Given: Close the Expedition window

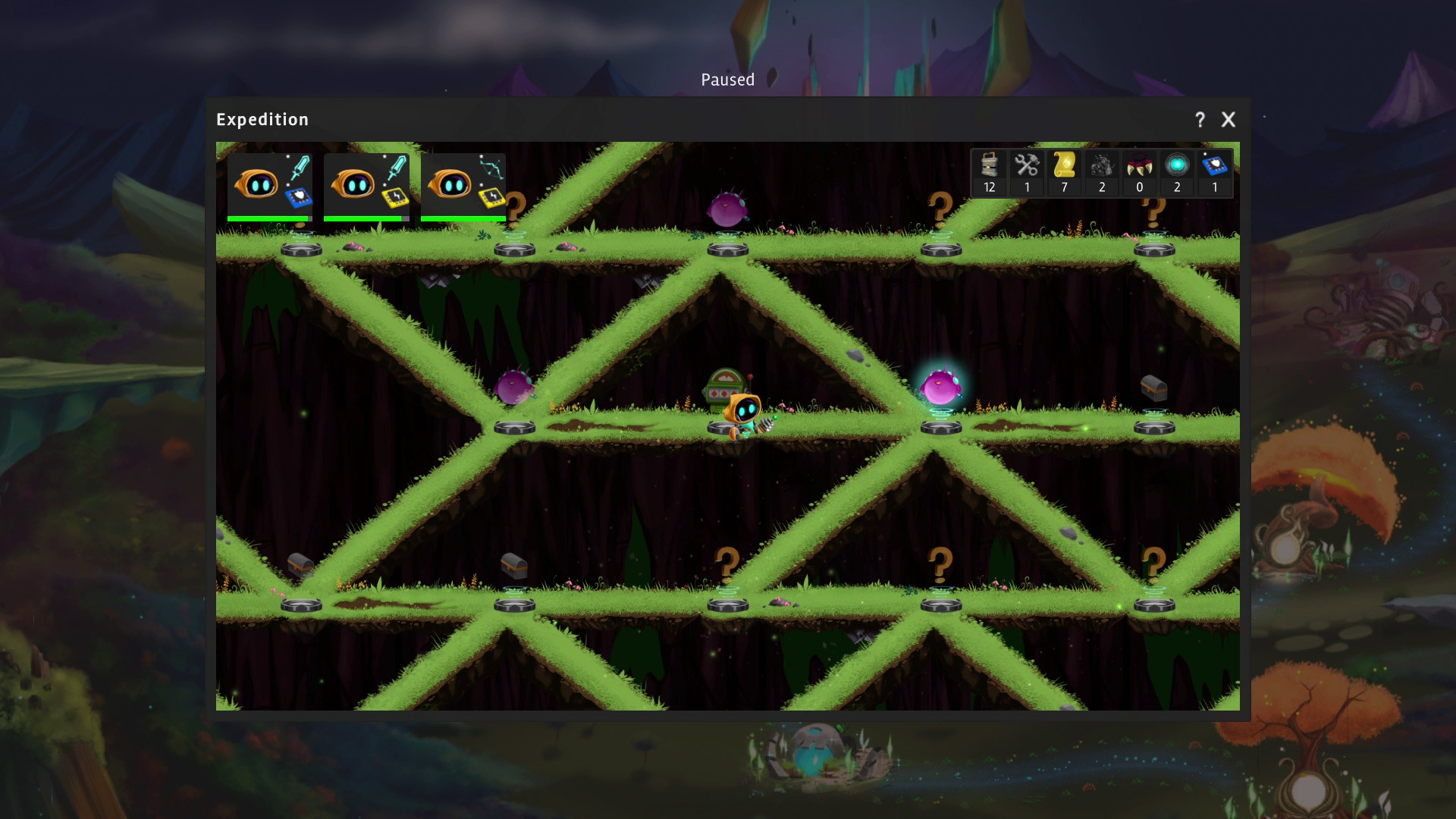Looking at the screenshot, I should point(1228,119).
